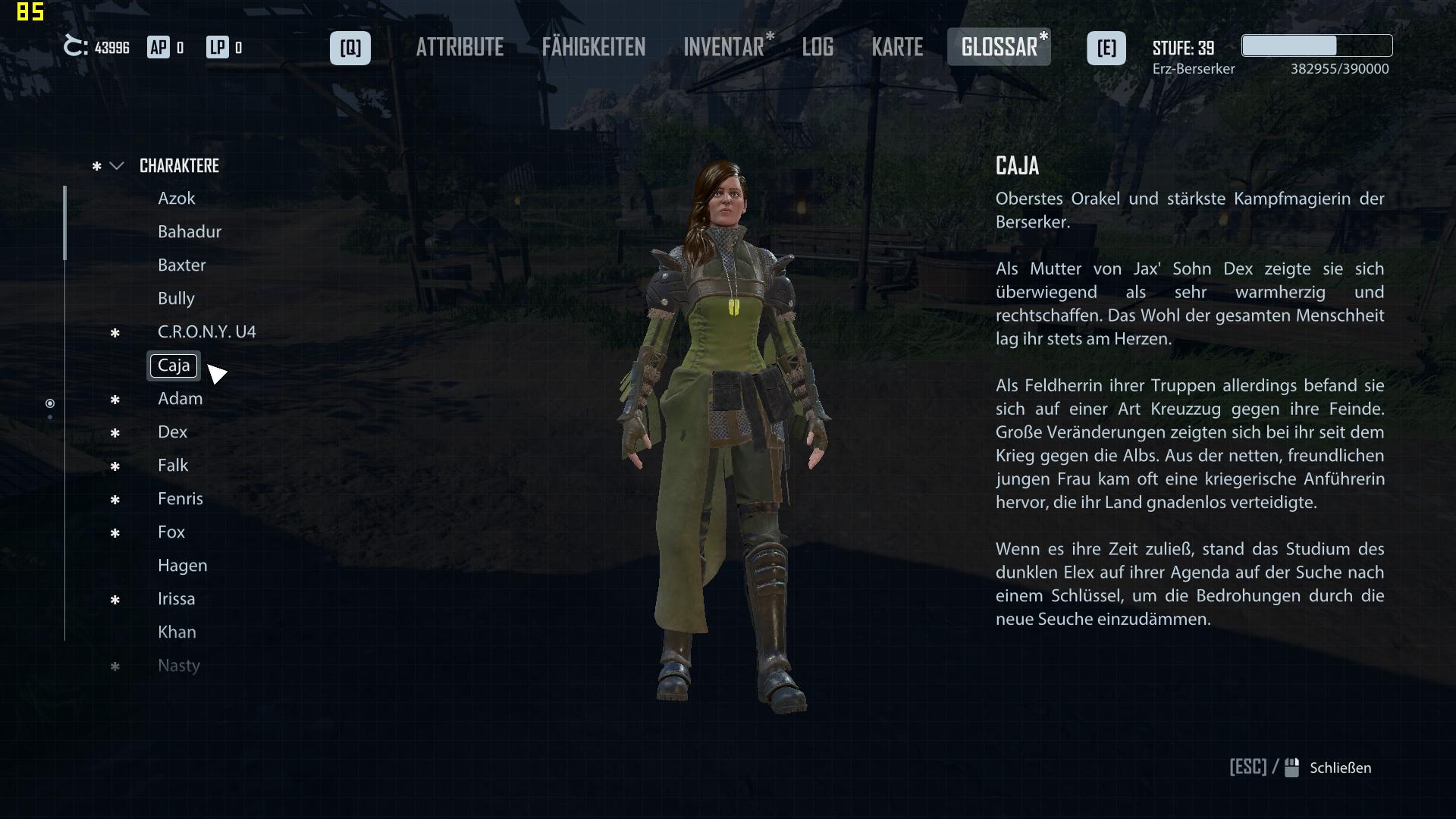
Task: View the Falk entry
Action: point(173,466)
